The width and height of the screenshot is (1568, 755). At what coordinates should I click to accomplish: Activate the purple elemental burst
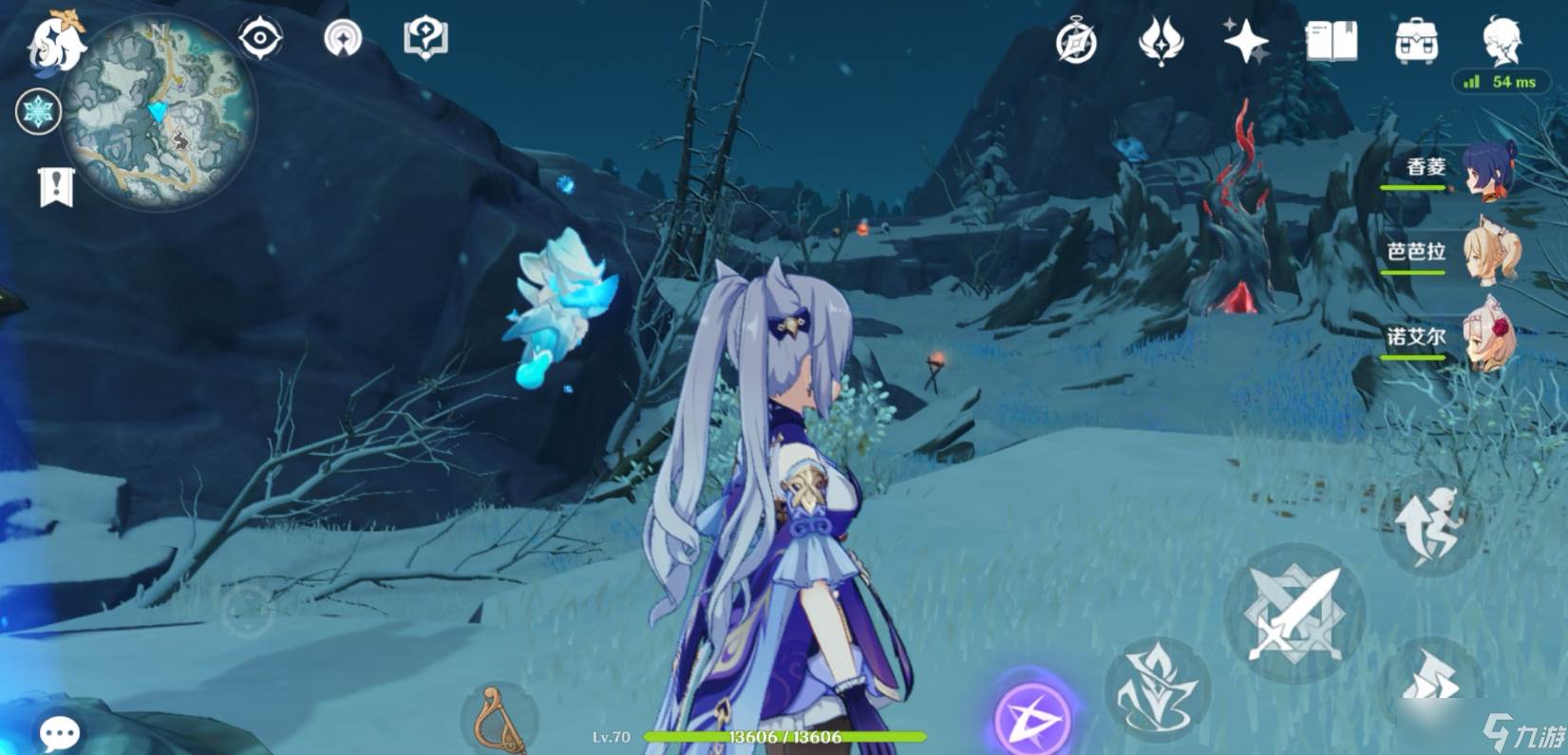(1032, 716)
